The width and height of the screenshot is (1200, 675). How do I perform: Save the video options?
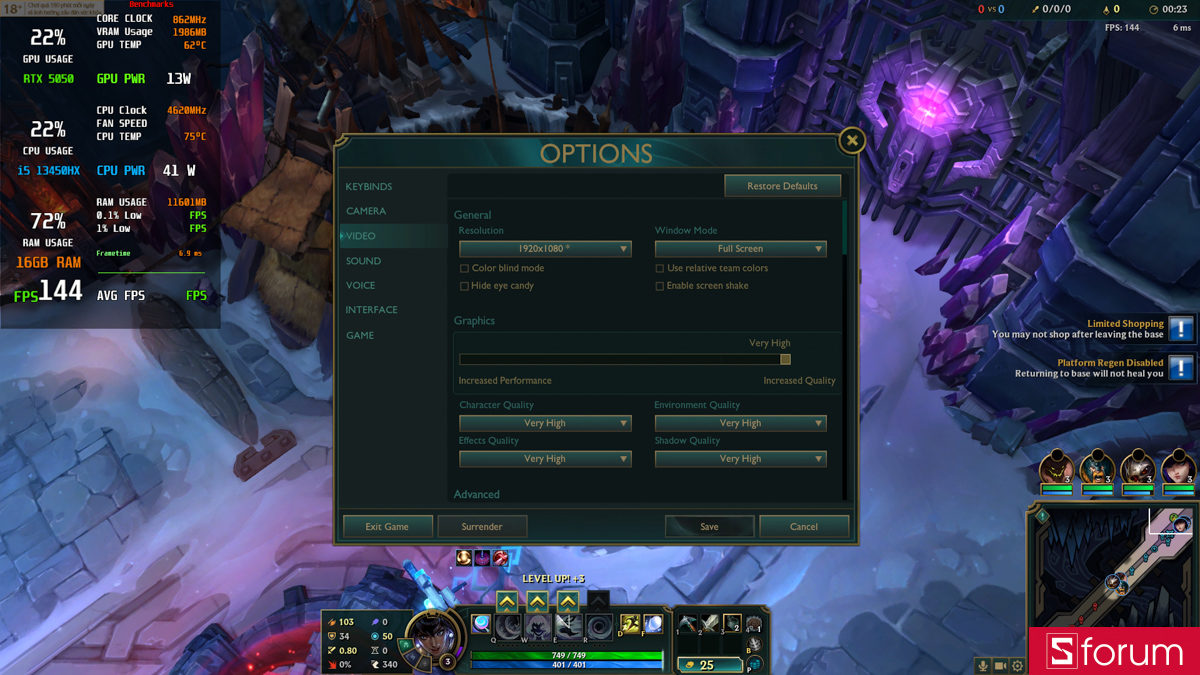pyautogui.click(x=709, y=526)
